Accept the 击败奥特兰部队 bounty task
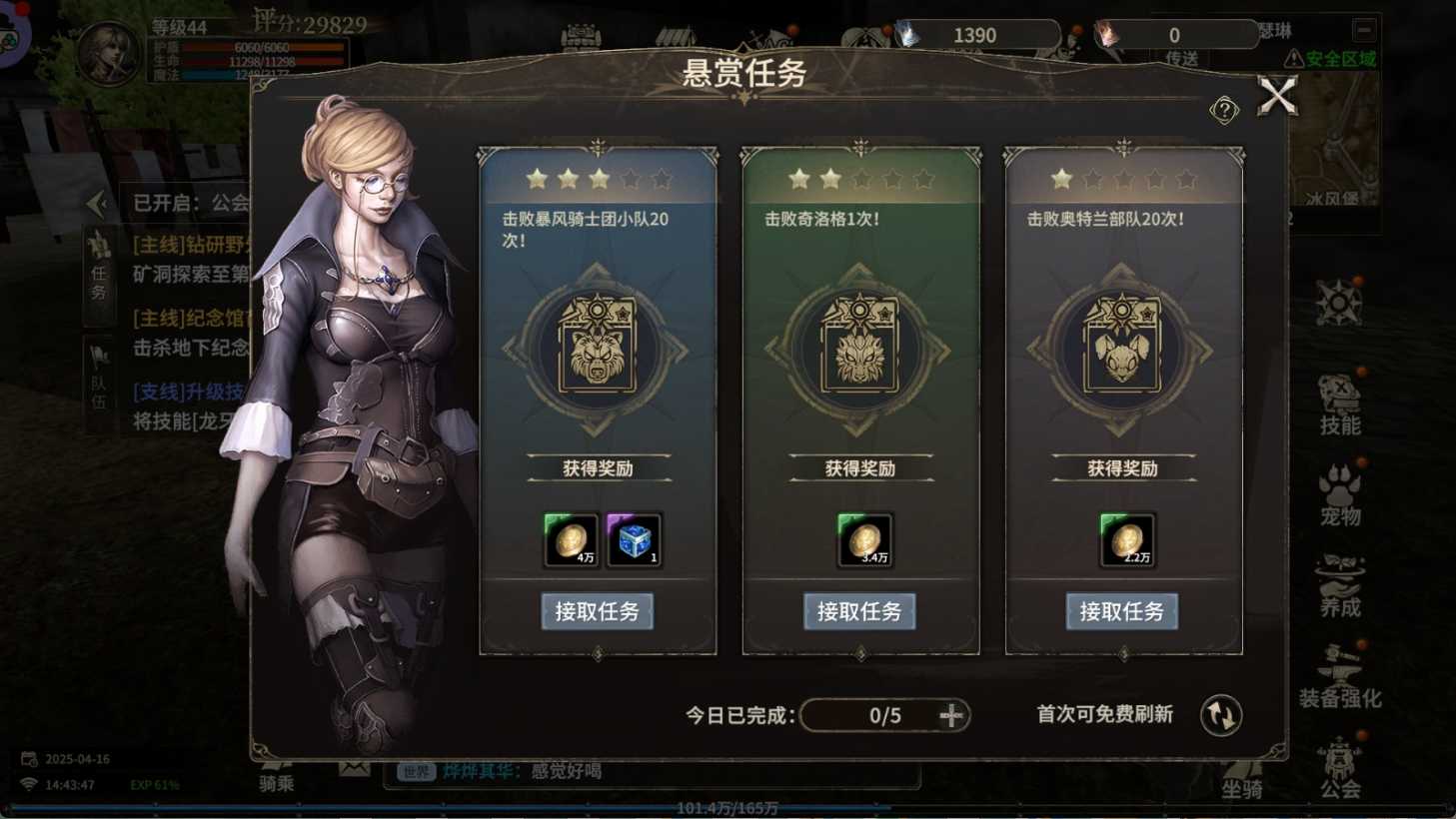 click(1121, 611)
